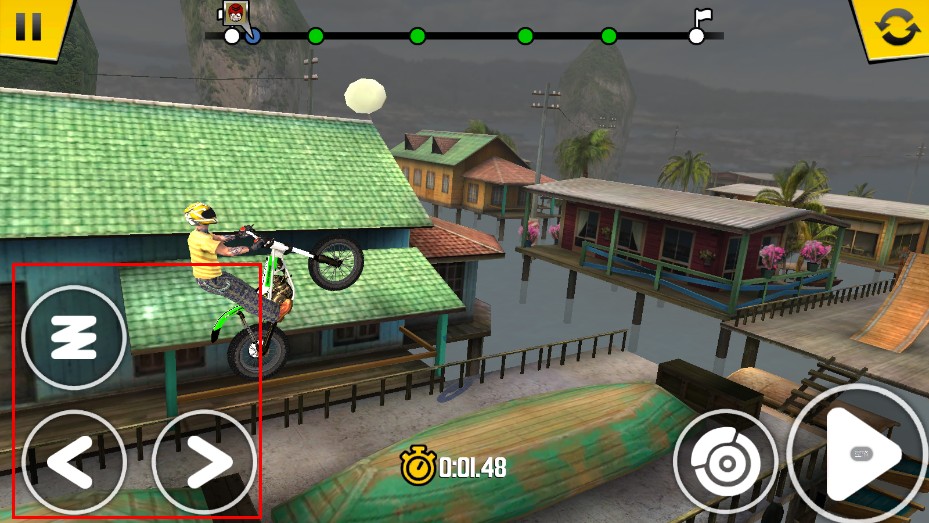Viewport: 929px width, 523px height.
Task: Hit the throttle accelerate button
Action: 858,456
